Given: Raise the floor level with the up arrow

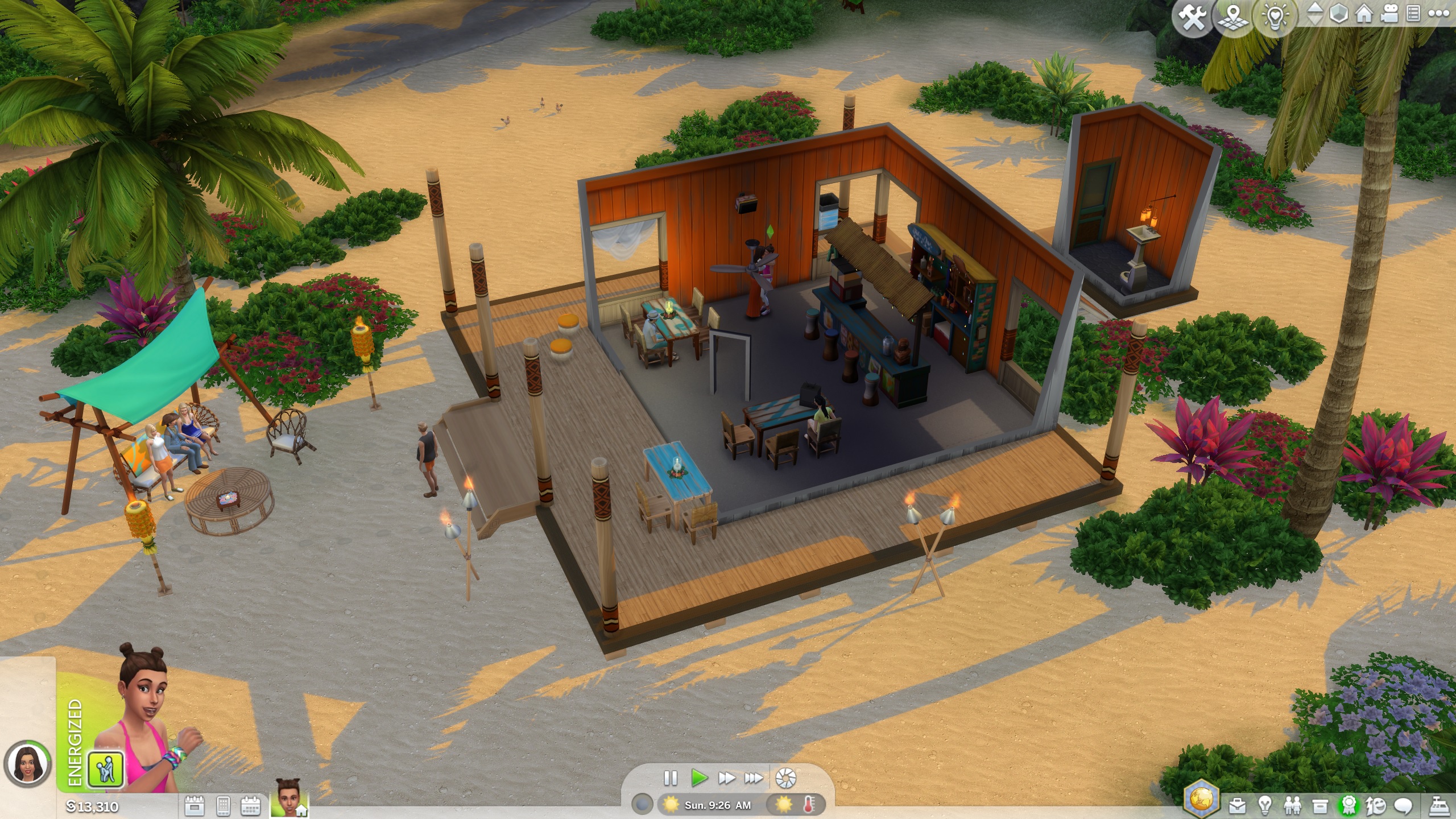Looking at the screenshot, I should pos(1316,9).
